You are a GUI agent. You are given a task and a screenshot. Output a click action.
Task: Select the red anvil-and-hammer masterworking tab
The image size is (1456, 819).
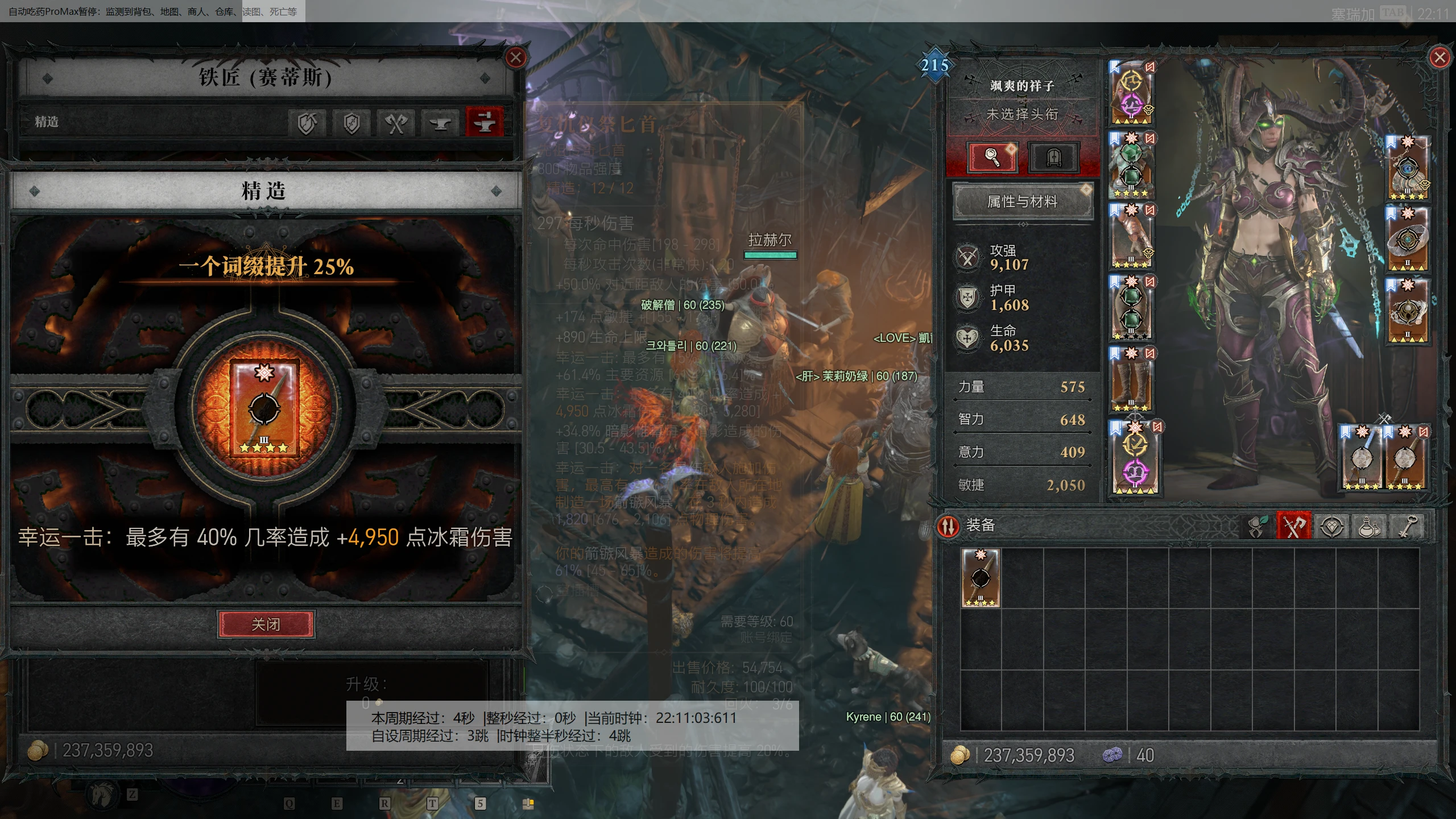point(484,122)
